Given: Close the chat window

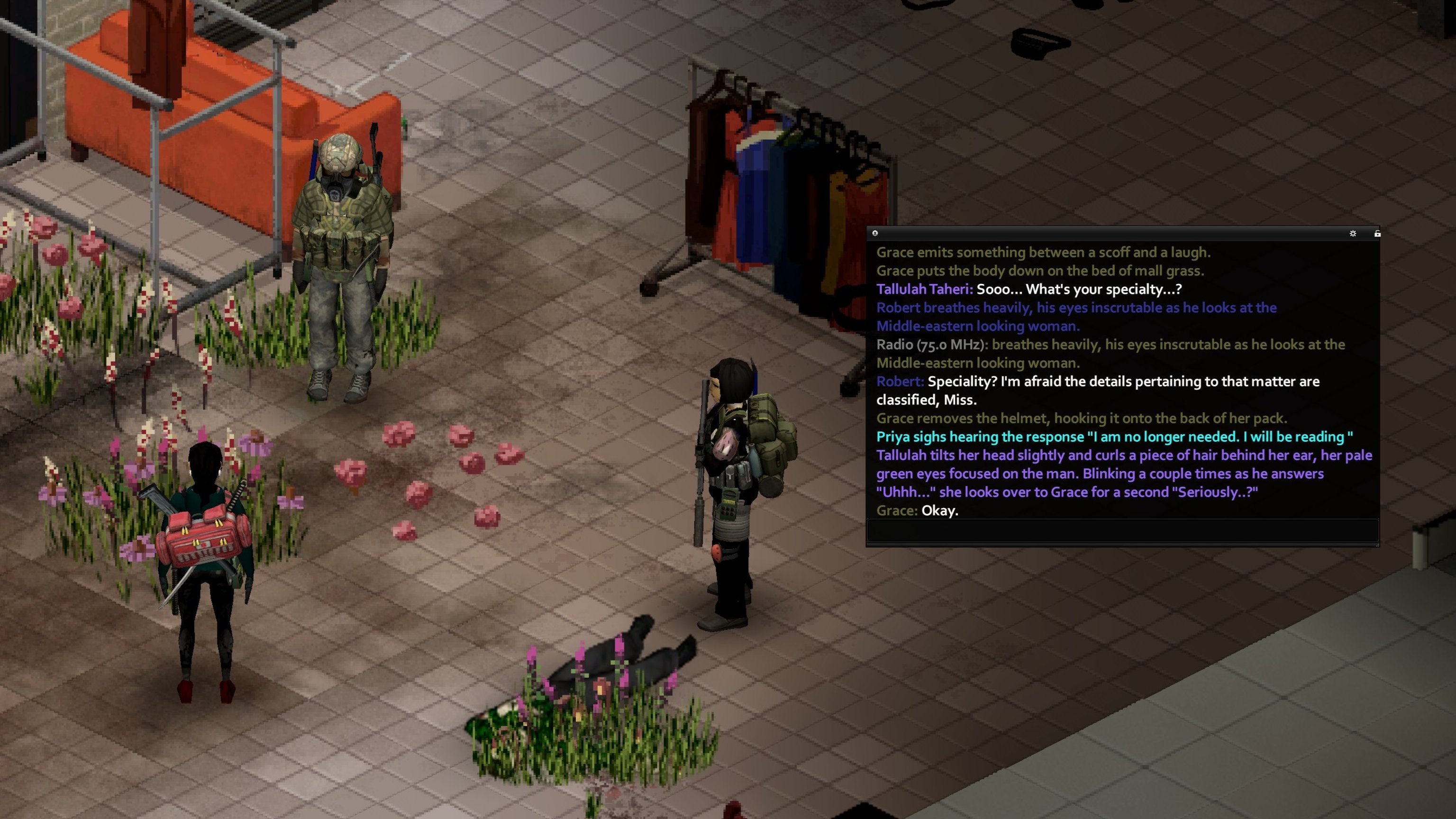Looking at the screenshot, I should tap(875, 233).
